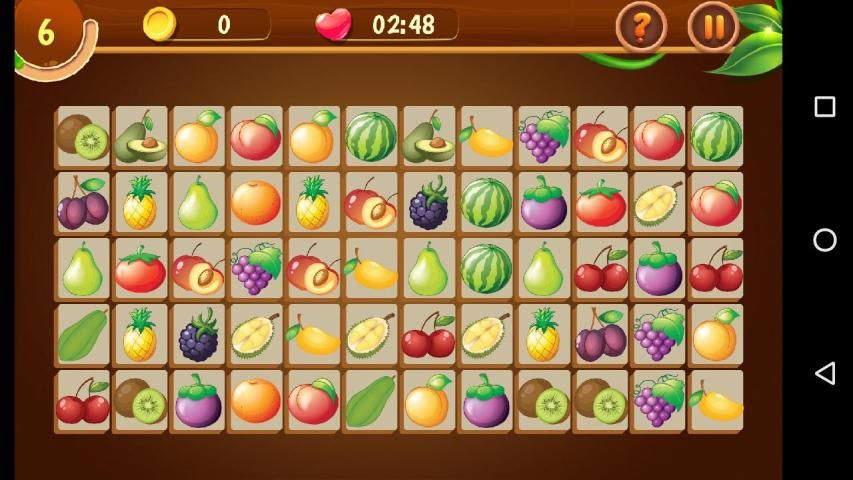The image size is (853, 480).
Task: Tap the Android back triangle button
Action: tap(825, 373)
